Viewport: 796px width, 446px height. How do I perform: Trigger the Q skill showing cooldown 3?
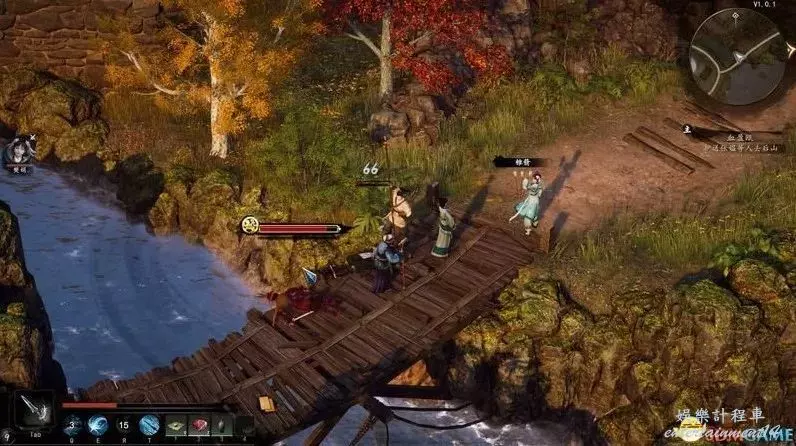pyautogui.click(x=72, y=424)
